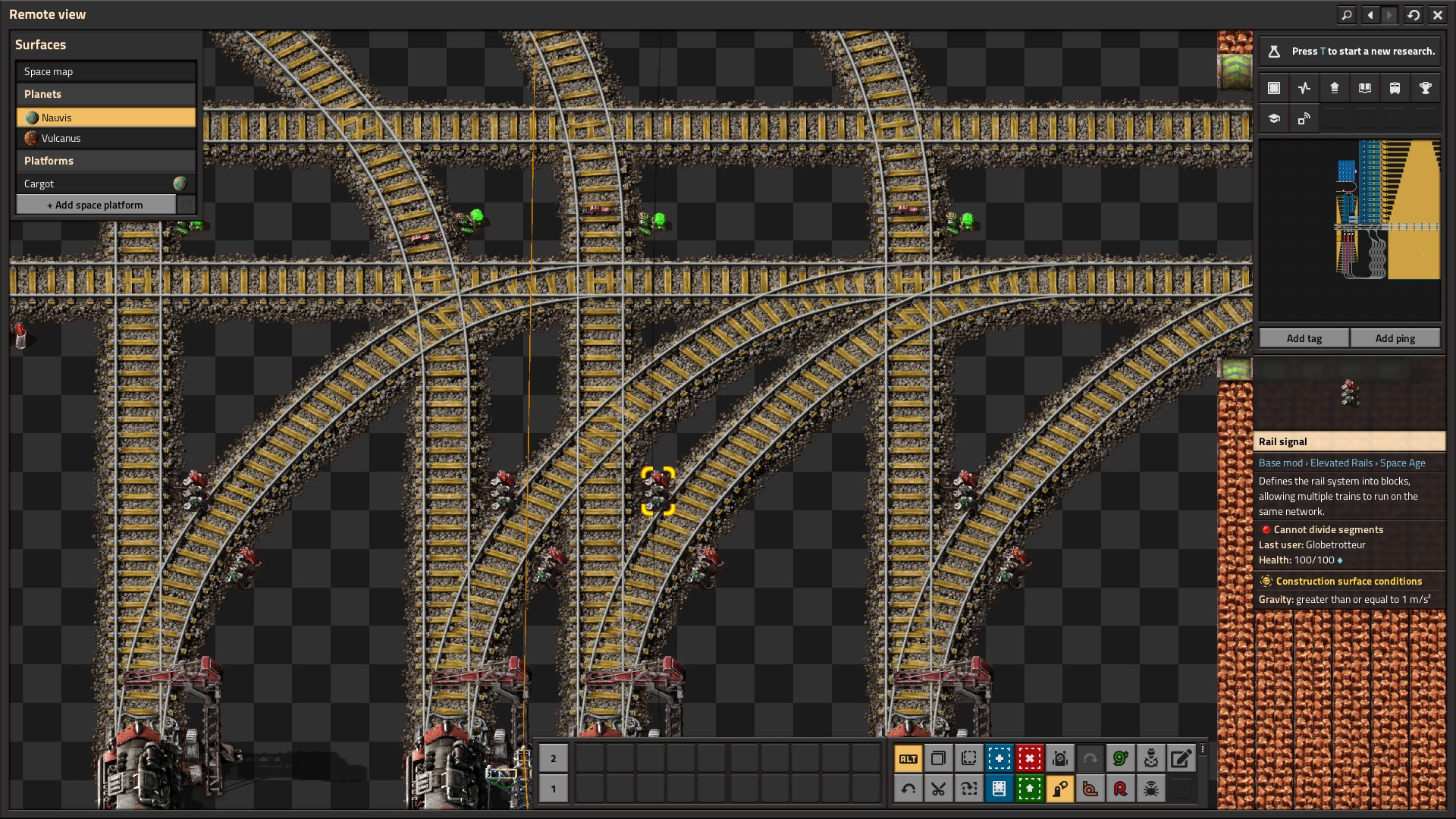Viewport: 1456px width, 819px height.
Task: Select the Nauvis planet entry
Action: coord(106,118)
